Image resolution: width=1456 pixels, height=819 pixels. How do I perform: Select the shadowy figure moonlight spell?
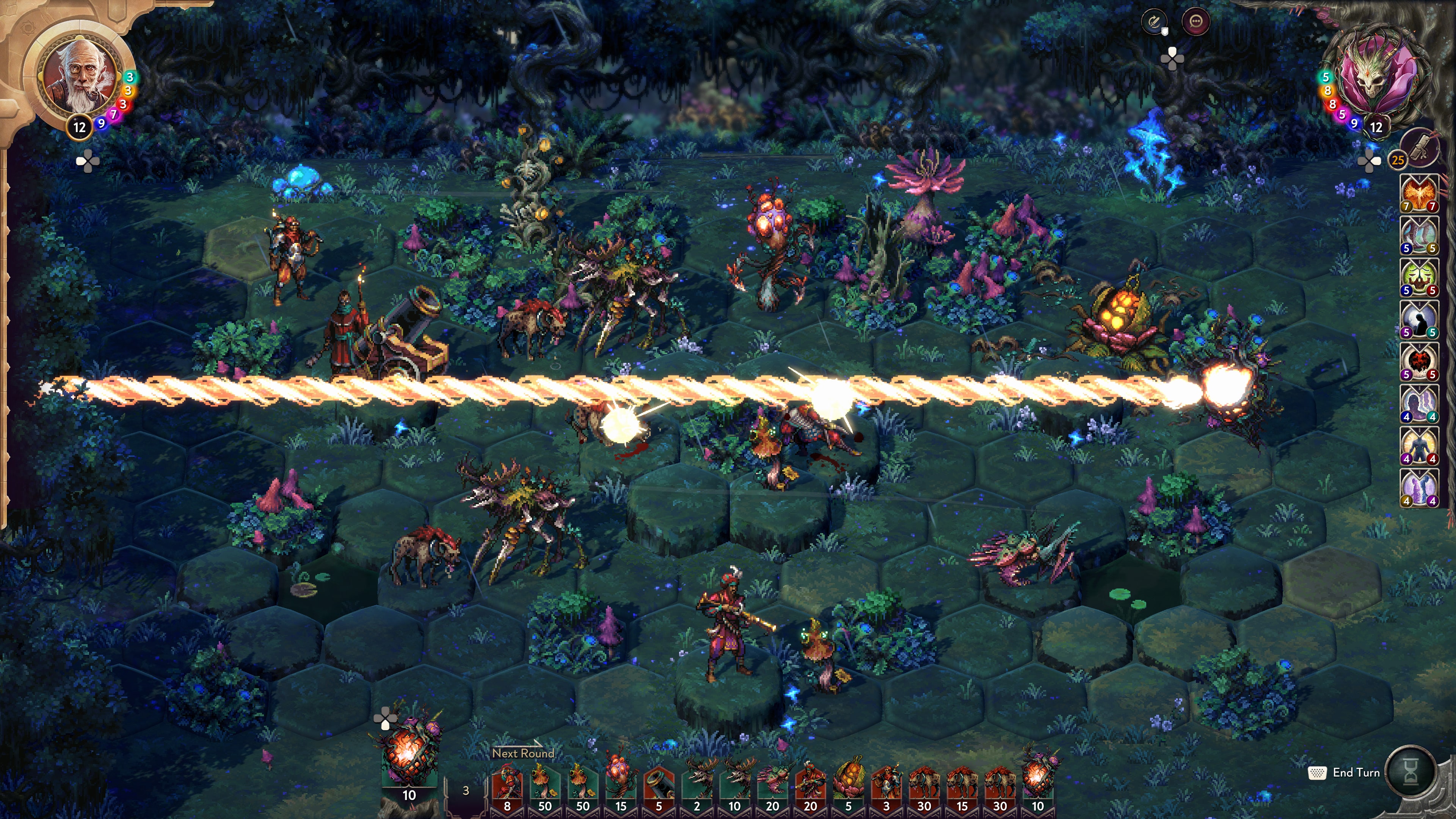[1420, 319]
